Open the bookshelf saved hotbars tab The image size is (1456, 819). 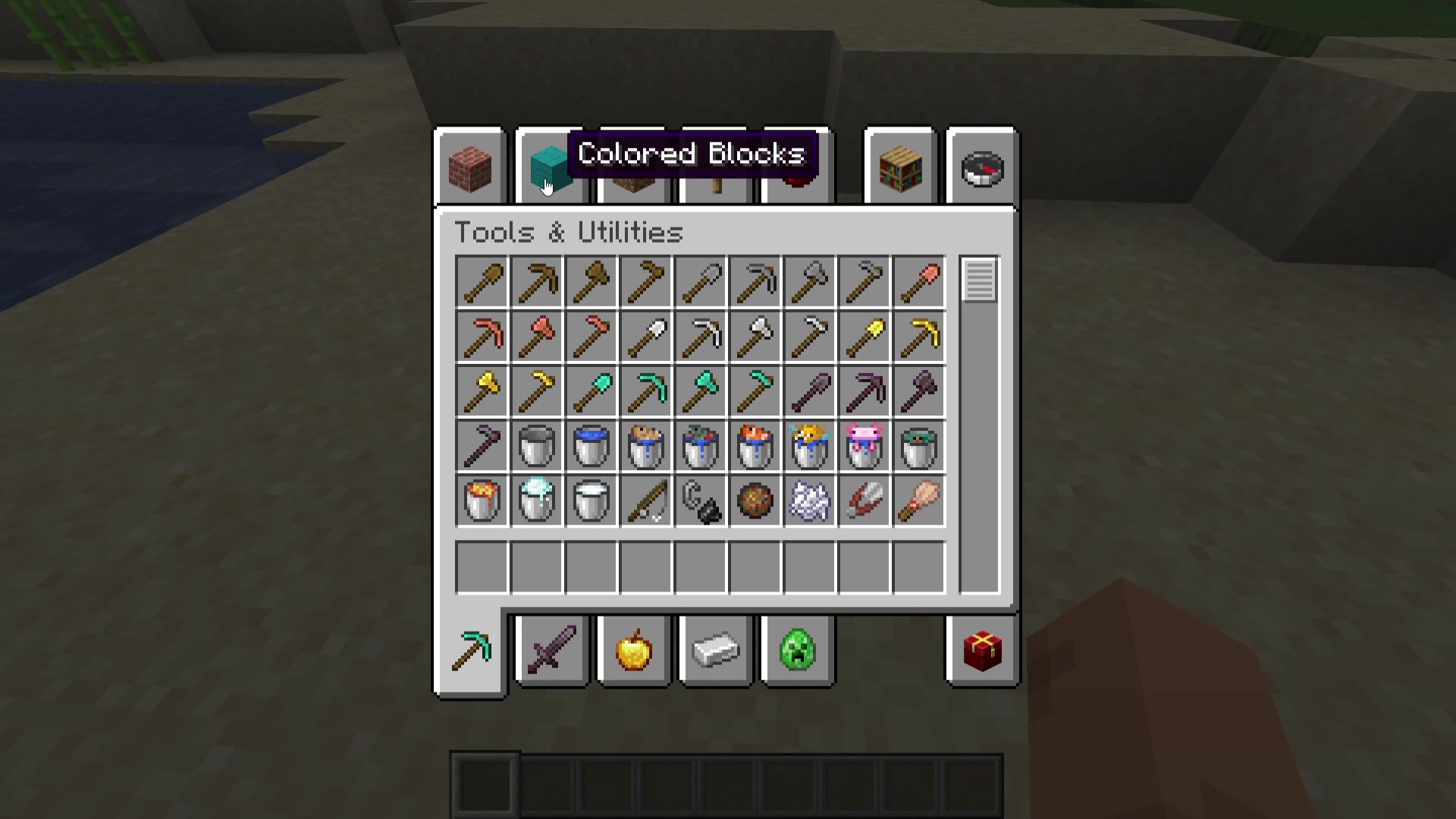900,168
